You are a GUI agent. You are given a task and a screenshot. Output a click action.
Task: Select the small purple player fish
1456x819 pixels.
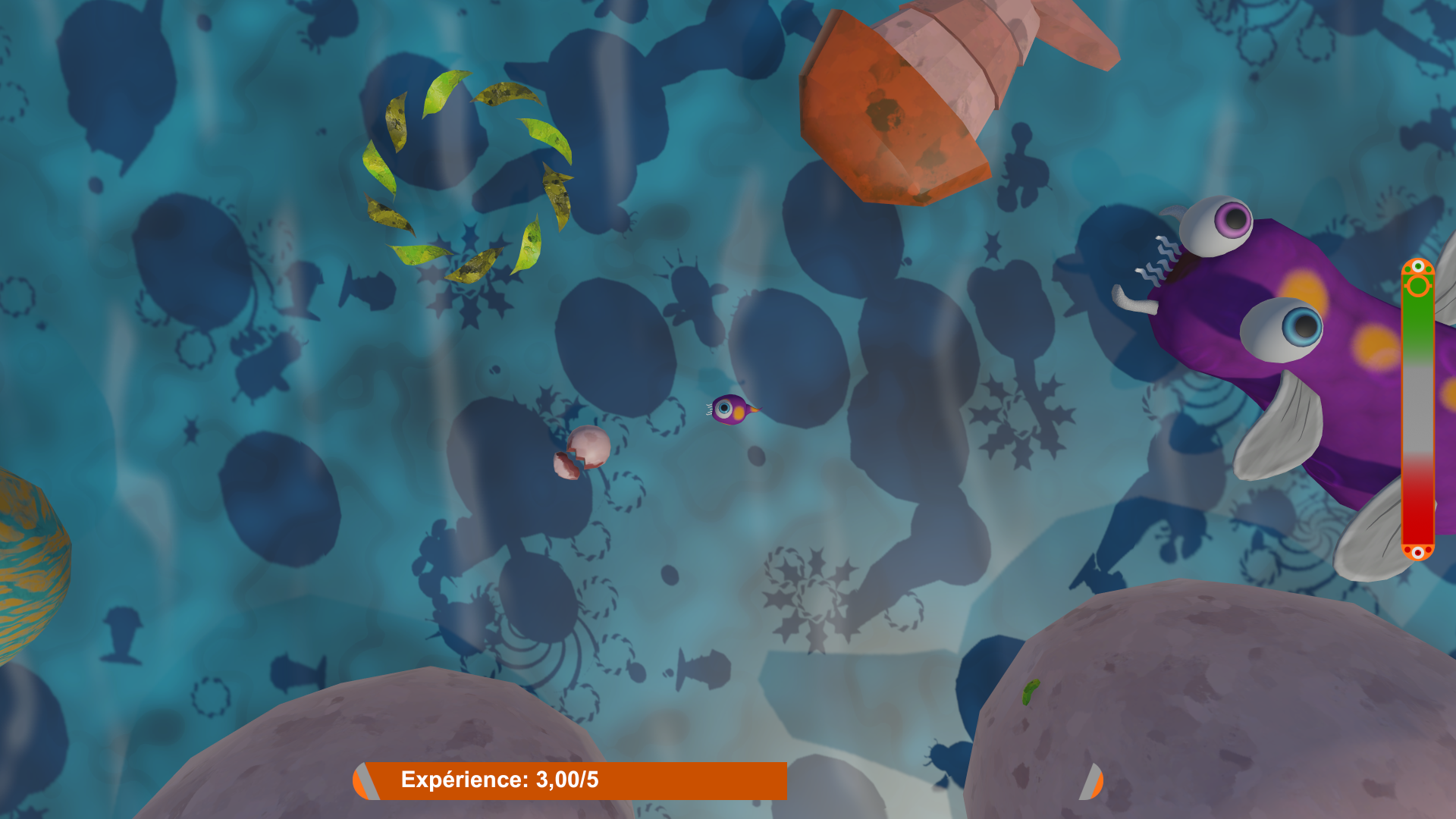732,409
